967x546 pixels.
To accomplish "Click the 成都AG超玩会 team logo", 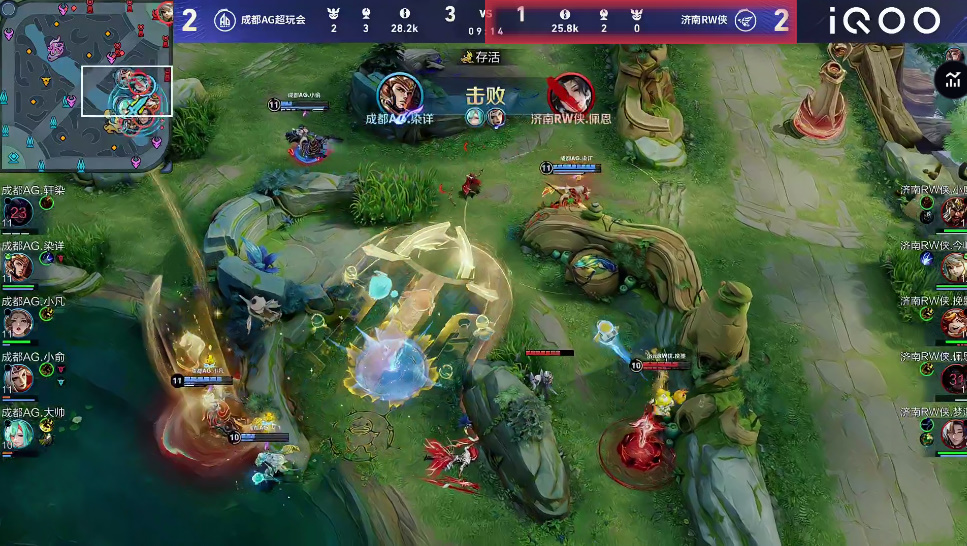I will (x=226, y=20).
